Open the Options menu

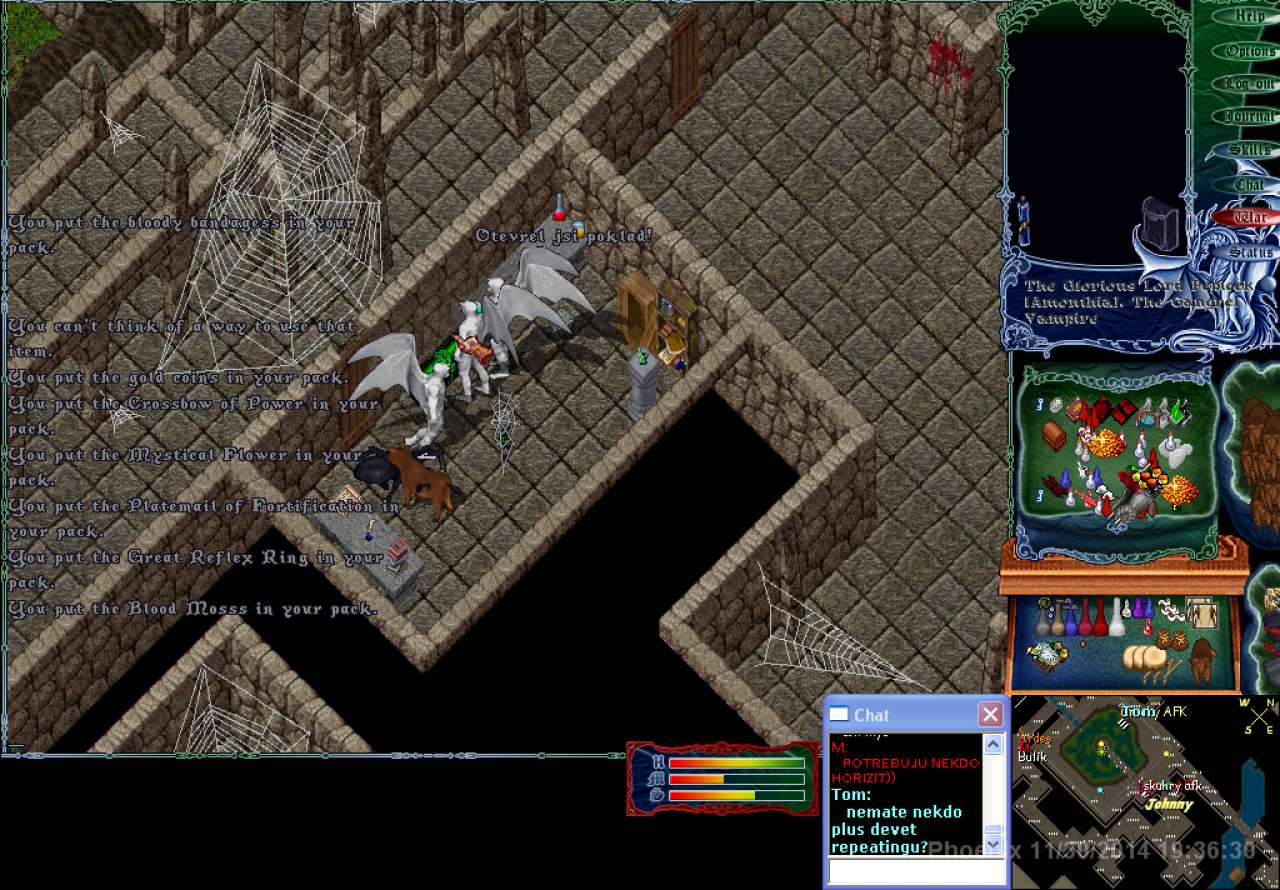coord(1249,51)
